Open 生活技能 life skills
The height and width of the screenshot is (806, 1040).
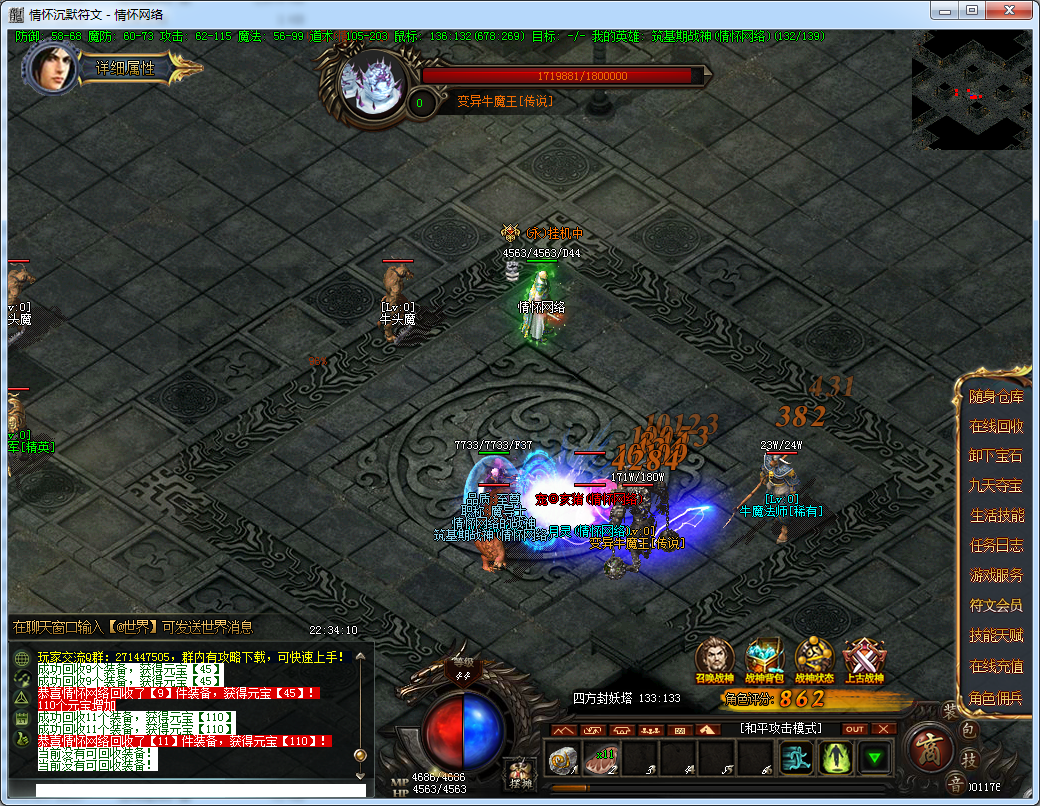point(996,516)
